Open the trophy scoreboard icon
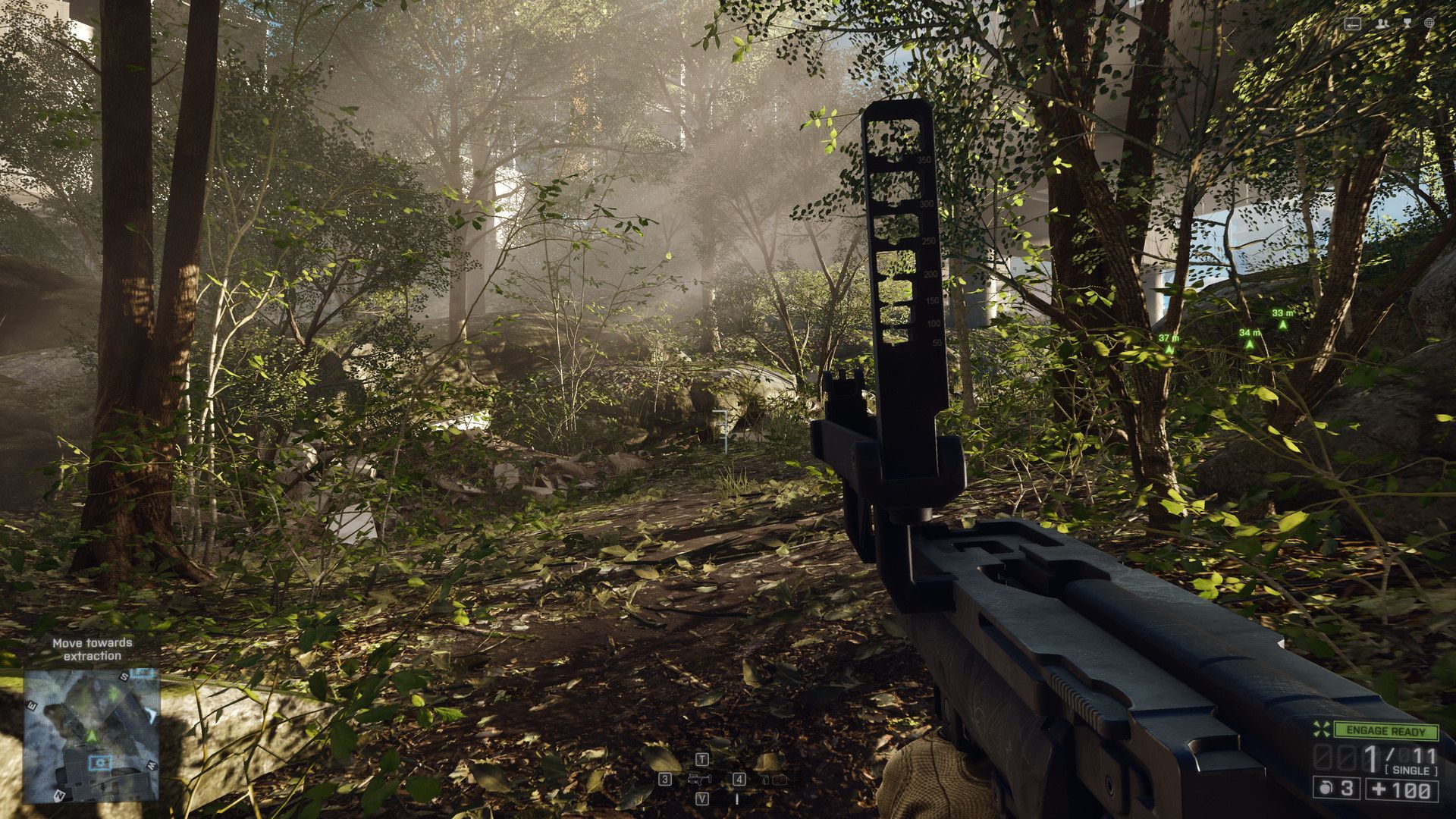Image resolution: width=1456 pixels, height=819 pixels. 1407,24
